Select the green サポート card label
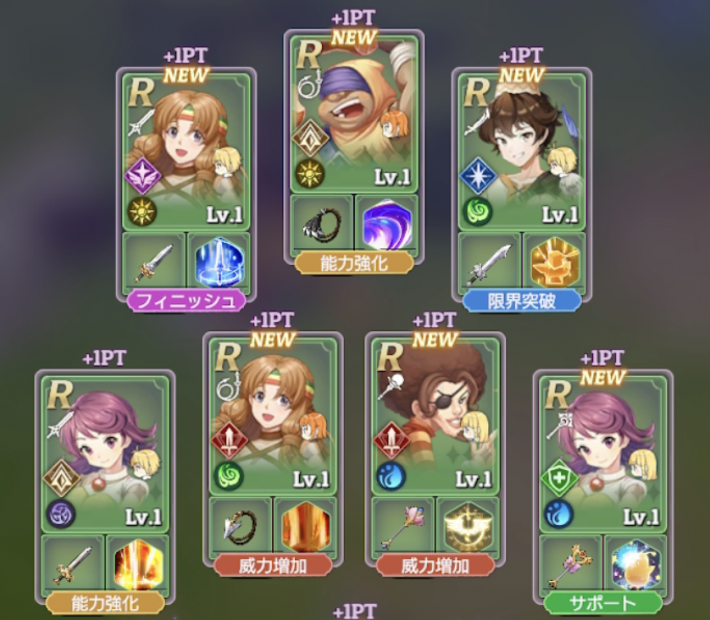The width and height of the screenshot is (710, 620). point(603,603)
